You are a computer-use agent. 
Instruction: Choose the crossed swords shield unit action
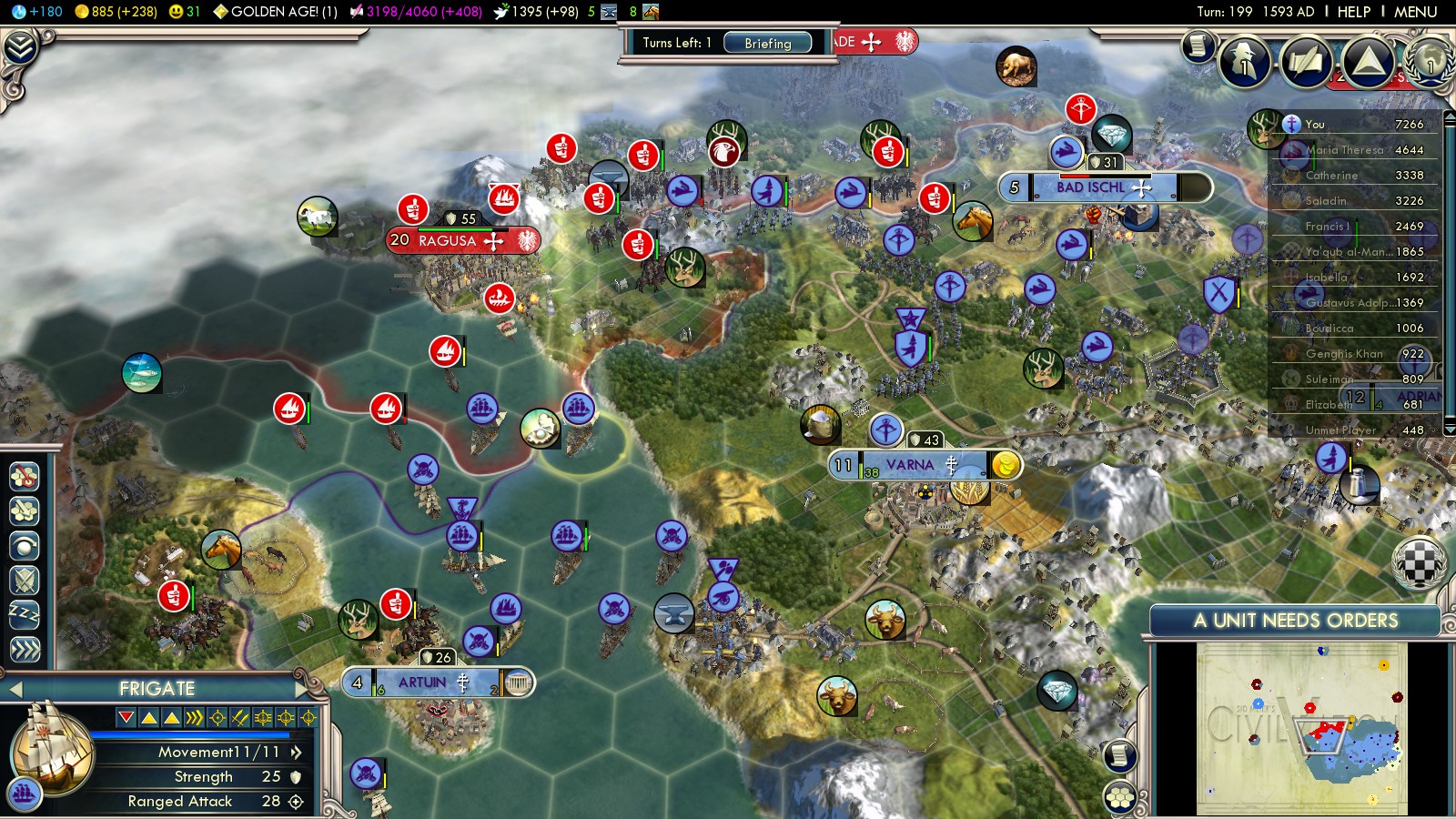(x=25, y=580)
